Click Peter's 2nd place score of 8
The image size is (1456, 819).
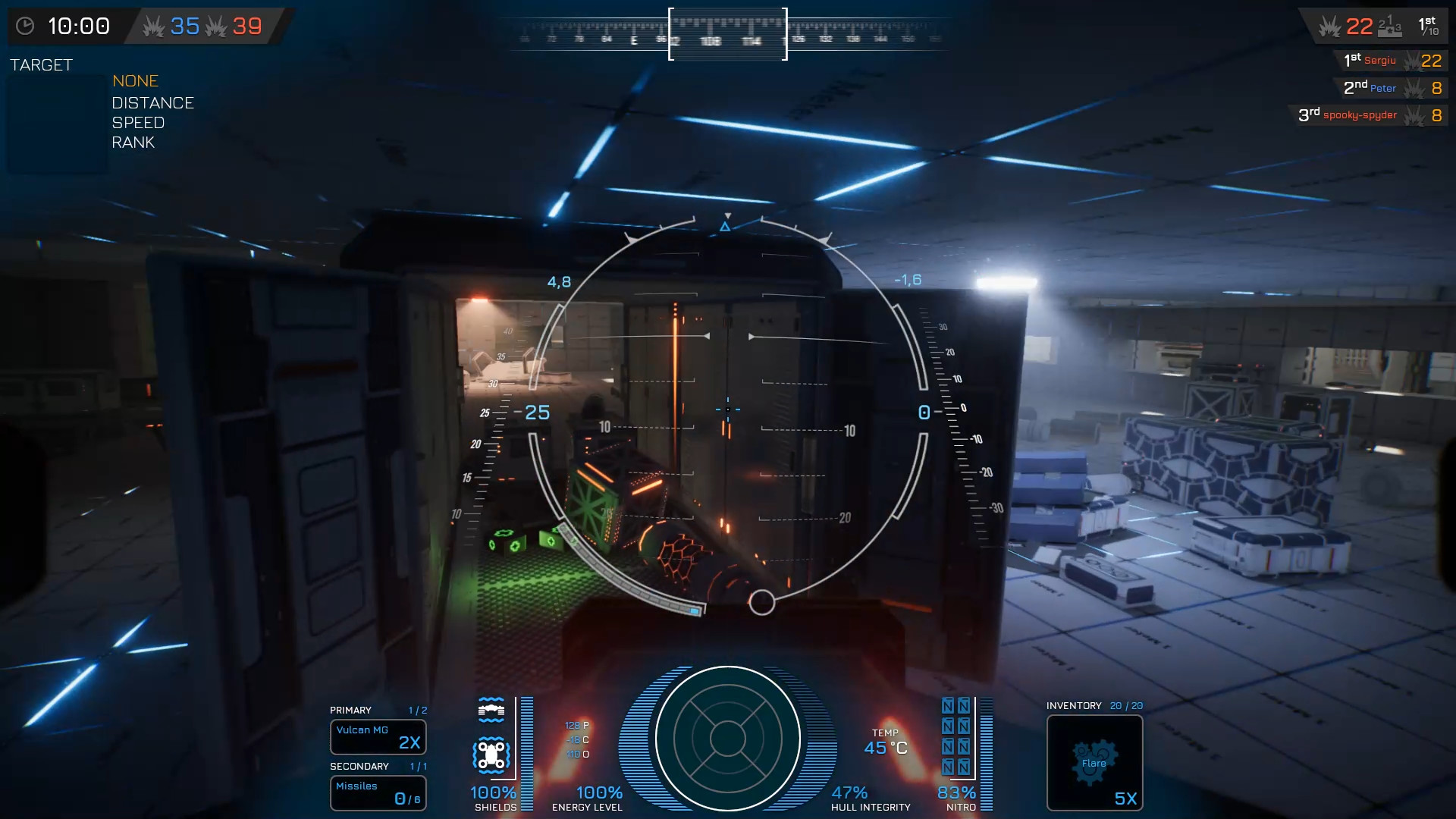tap(1436, 88)
